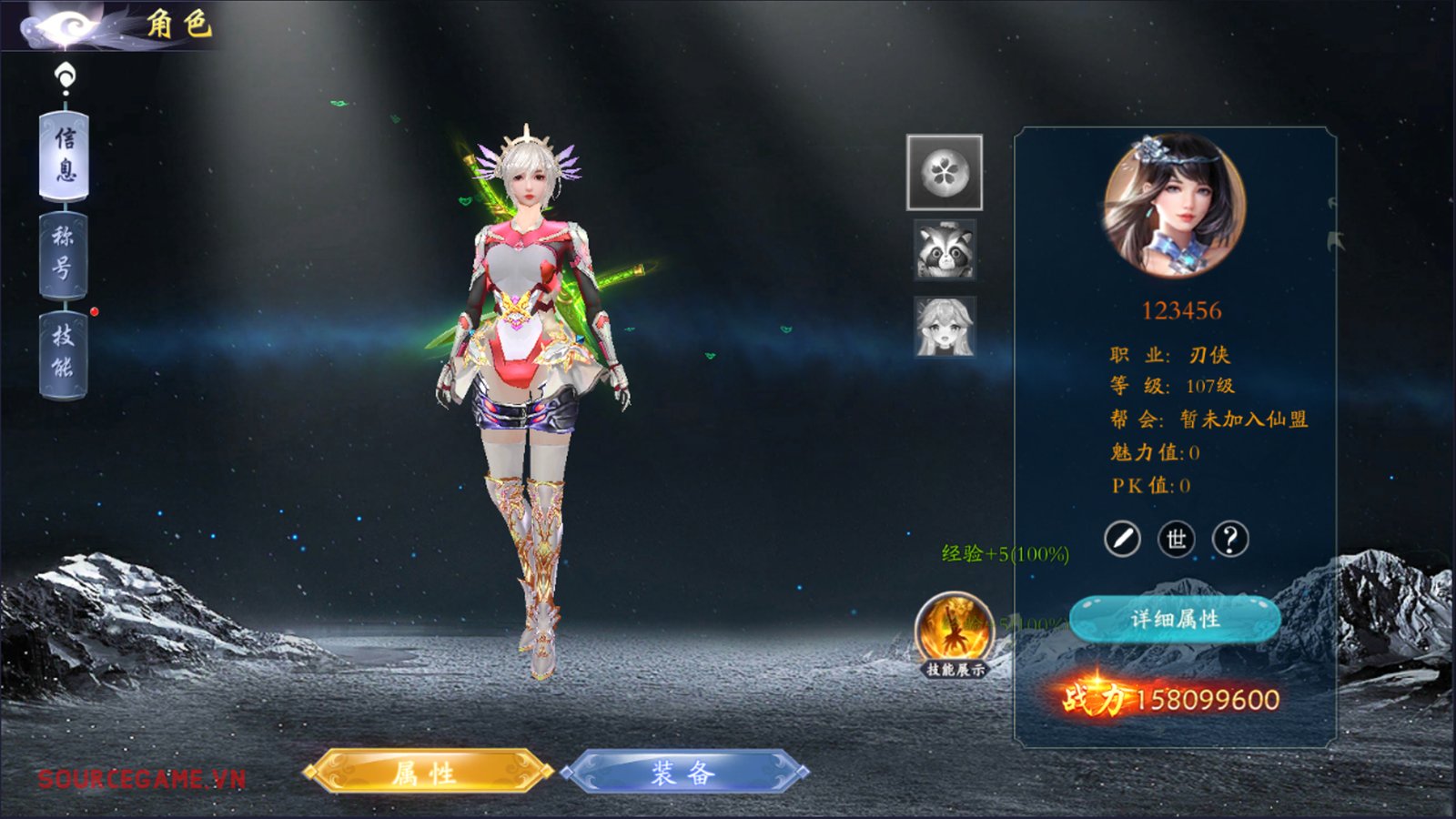1456x819 pixels.
Task: Click the pencil edit name icon
Action: [1122, 540]
